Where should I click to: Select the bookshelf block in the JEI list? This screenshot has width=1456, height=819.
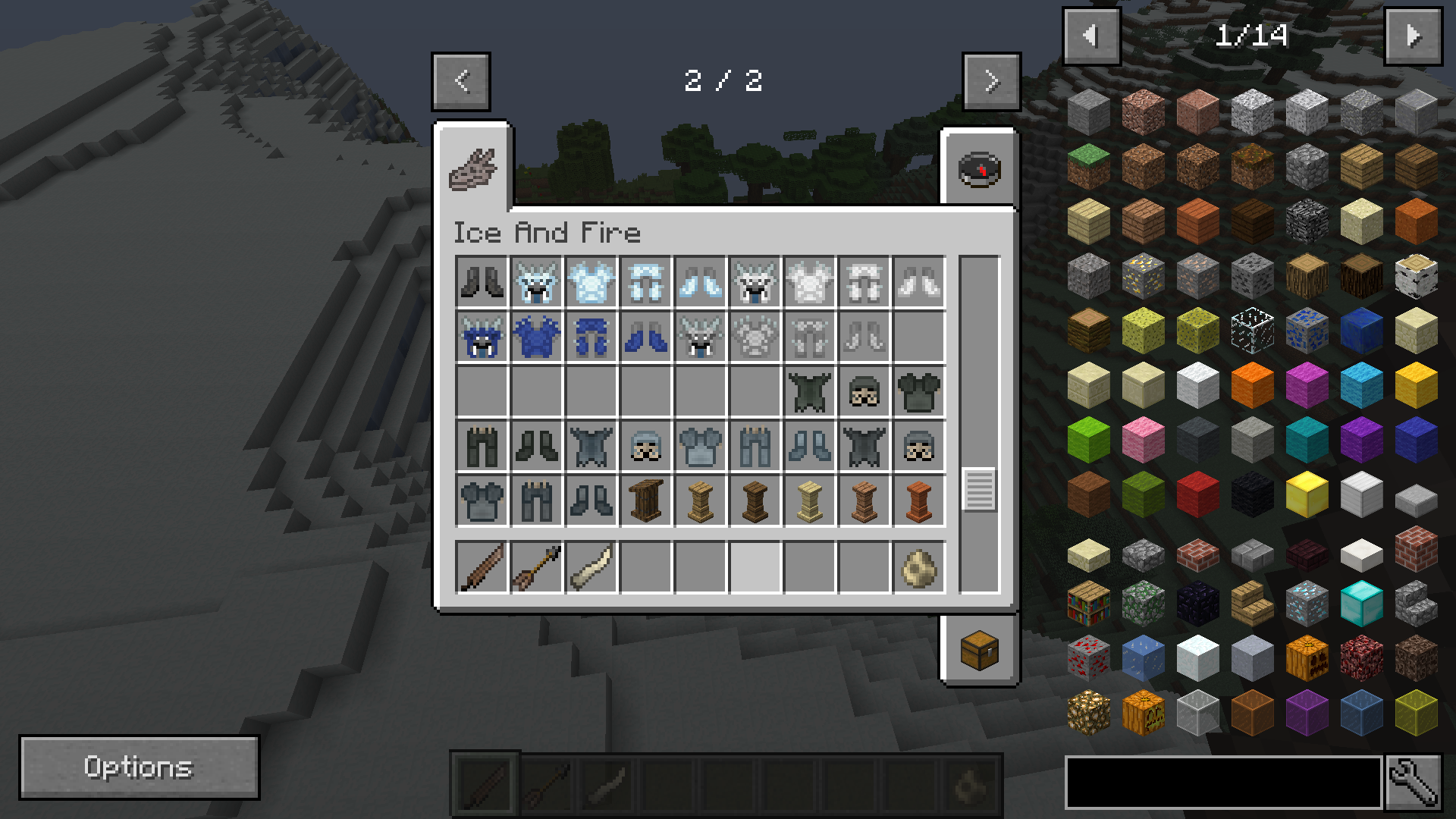pos(1088,601)
